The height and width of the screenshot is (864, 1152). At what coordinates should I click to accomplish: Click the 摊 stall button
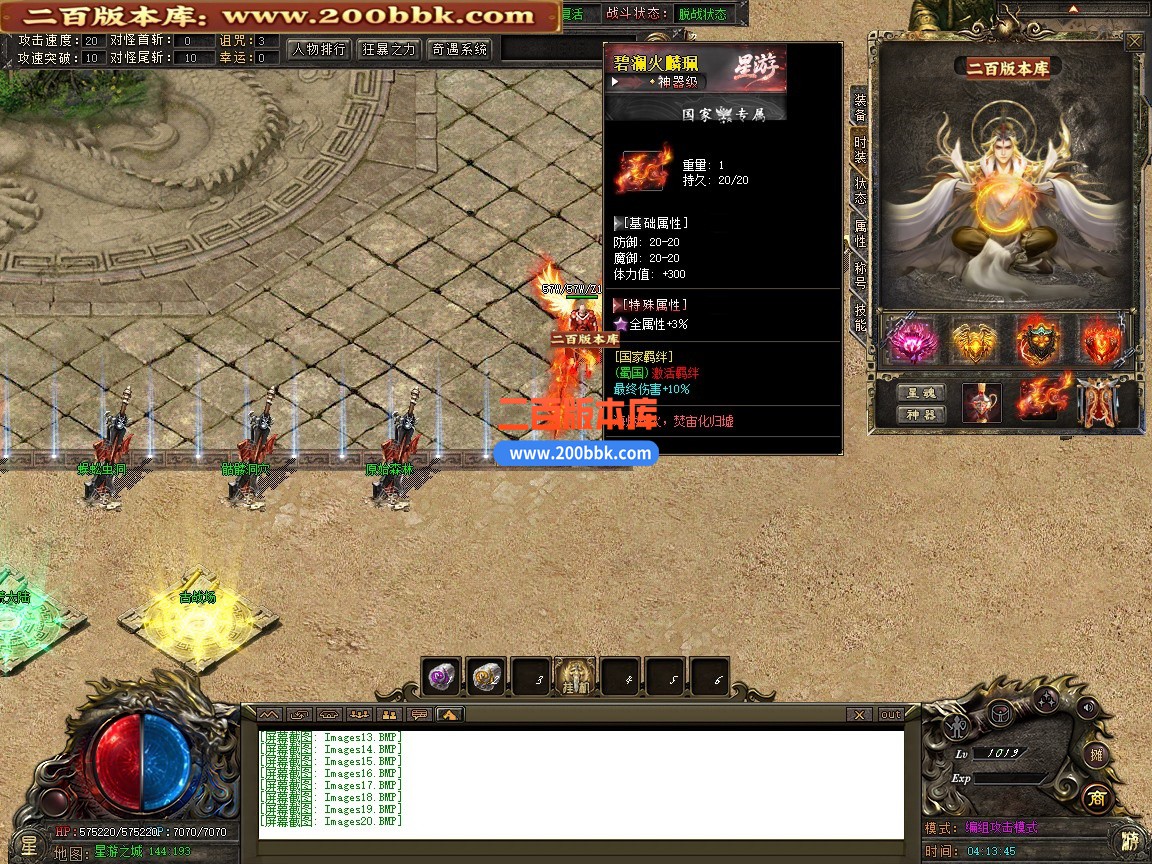[x=1097, y=754]
